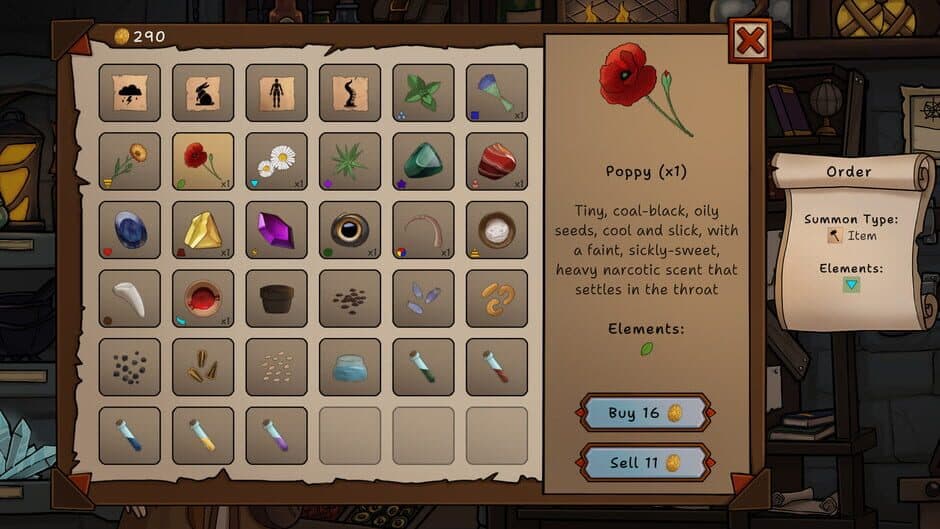Select the bowl of red liquid

click(x=203, y=298)
